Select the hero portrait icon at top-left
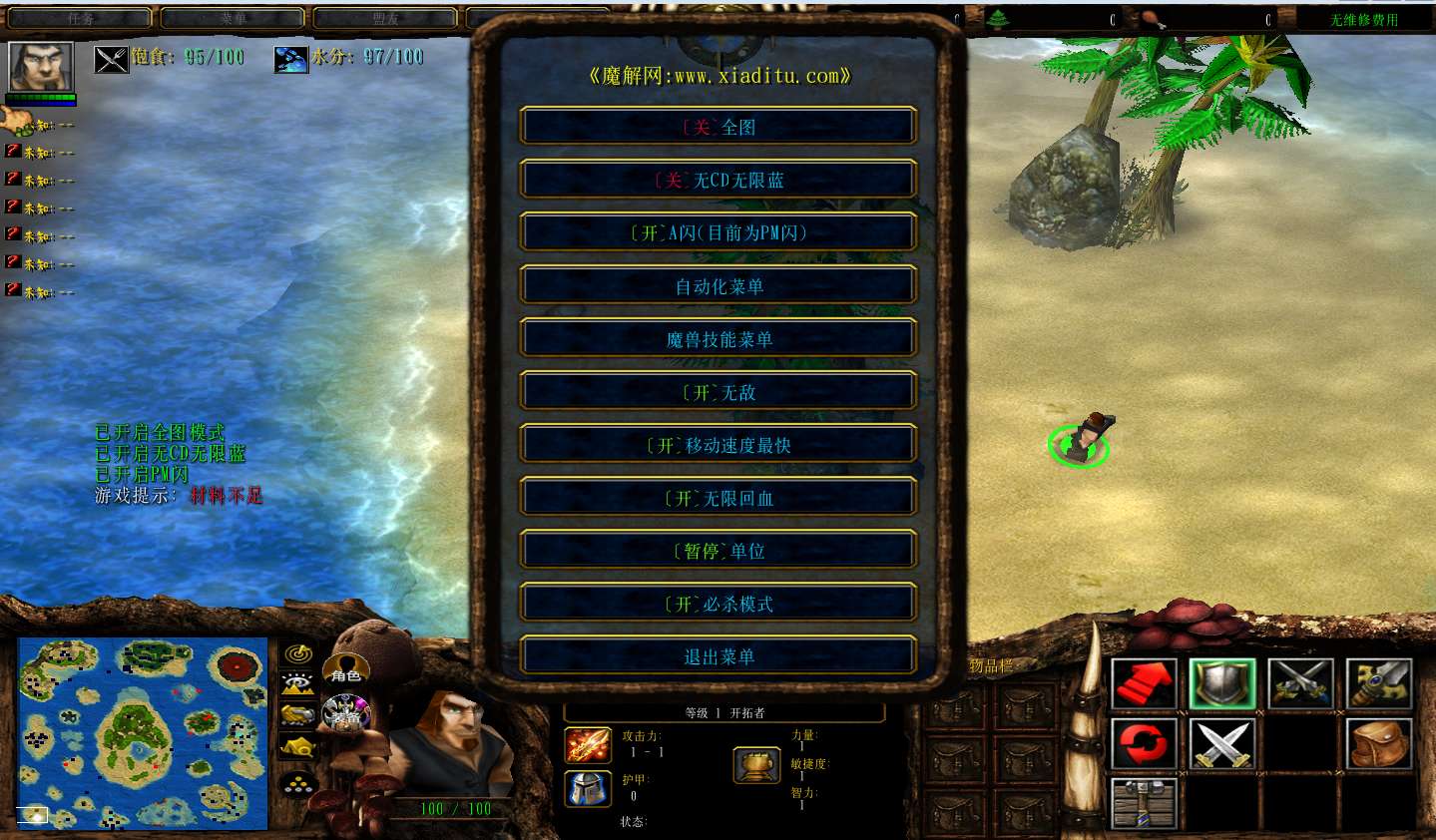Image resolution: width=1436 pixels, height=840 pixels. tap(41, 67)
